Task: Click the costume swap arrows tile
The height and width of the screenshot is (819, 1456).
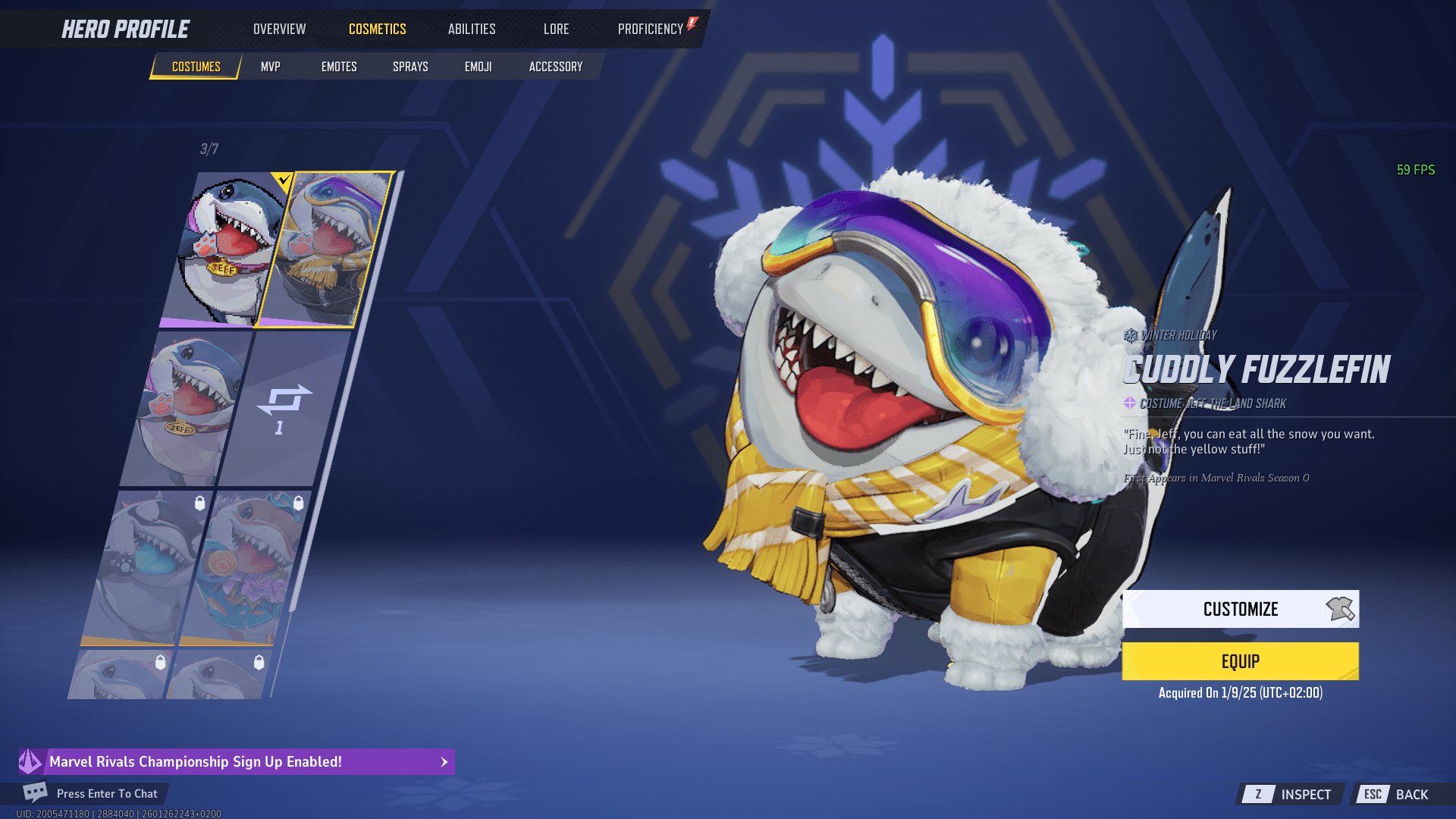Action: [x=282, y=408]
